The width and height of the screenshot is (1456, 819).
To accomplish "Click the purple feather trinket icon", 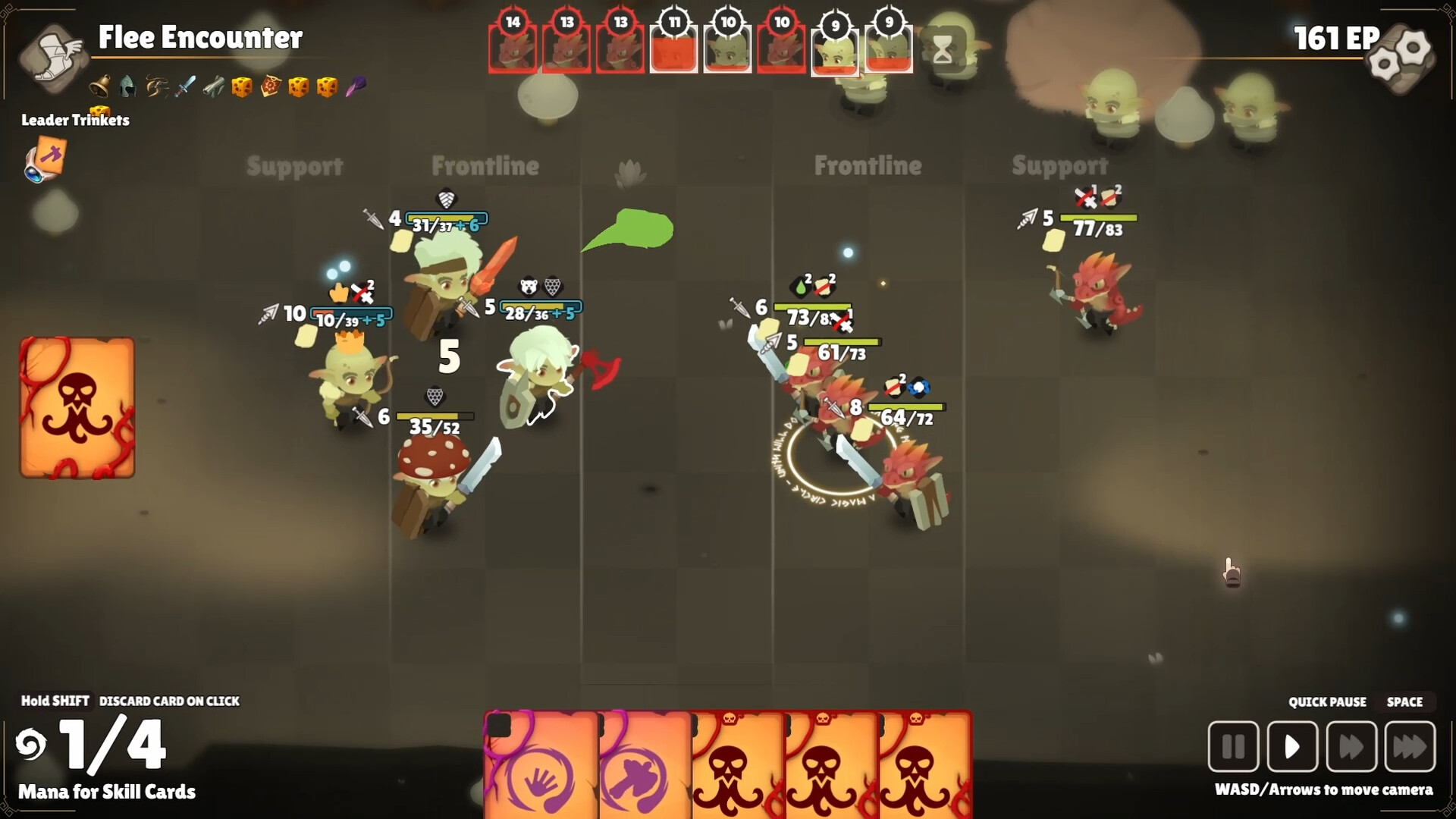I will coord(358,87).
